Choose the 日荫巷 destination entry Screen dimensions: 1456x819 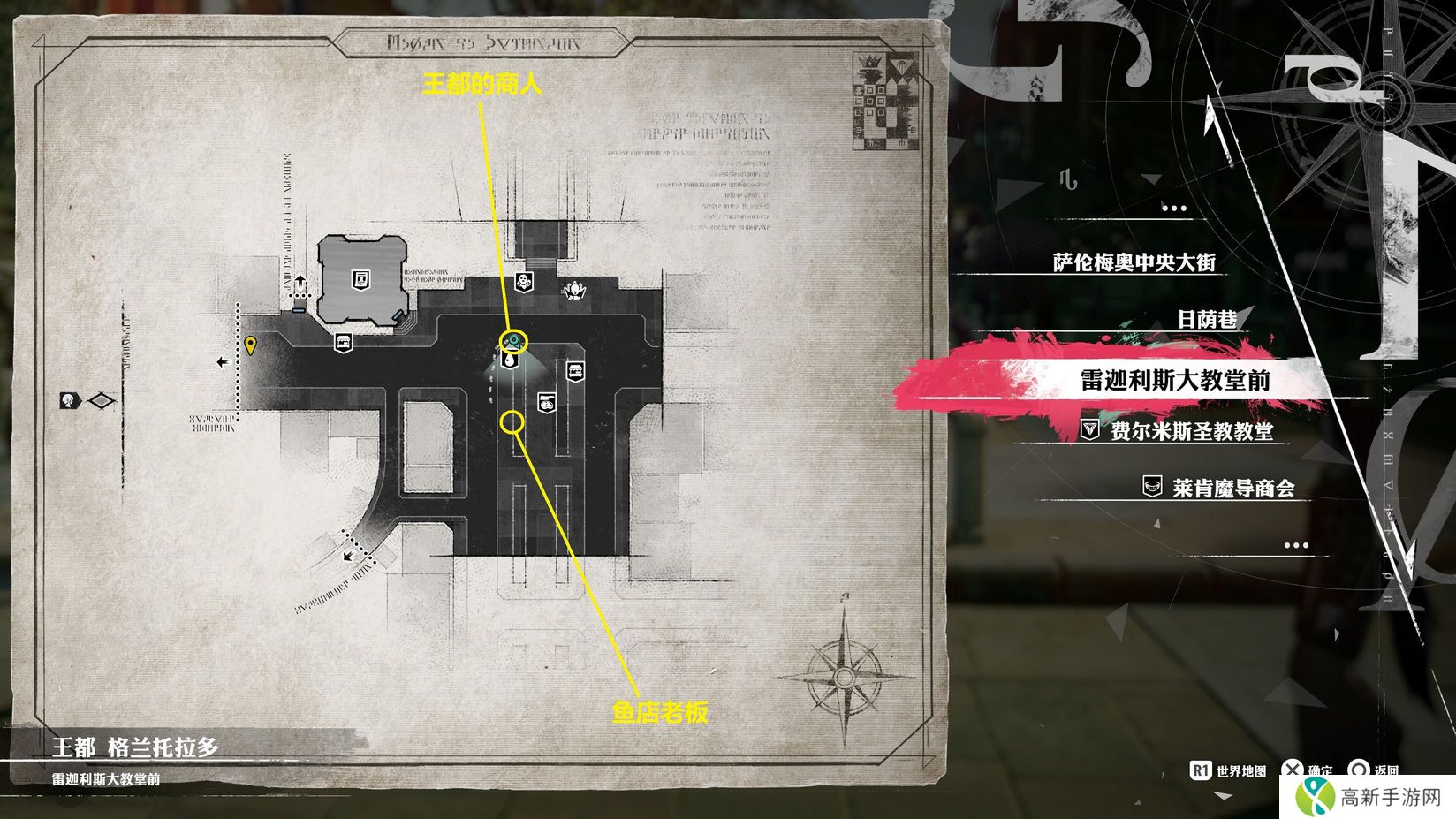[x=1207, y=319]
